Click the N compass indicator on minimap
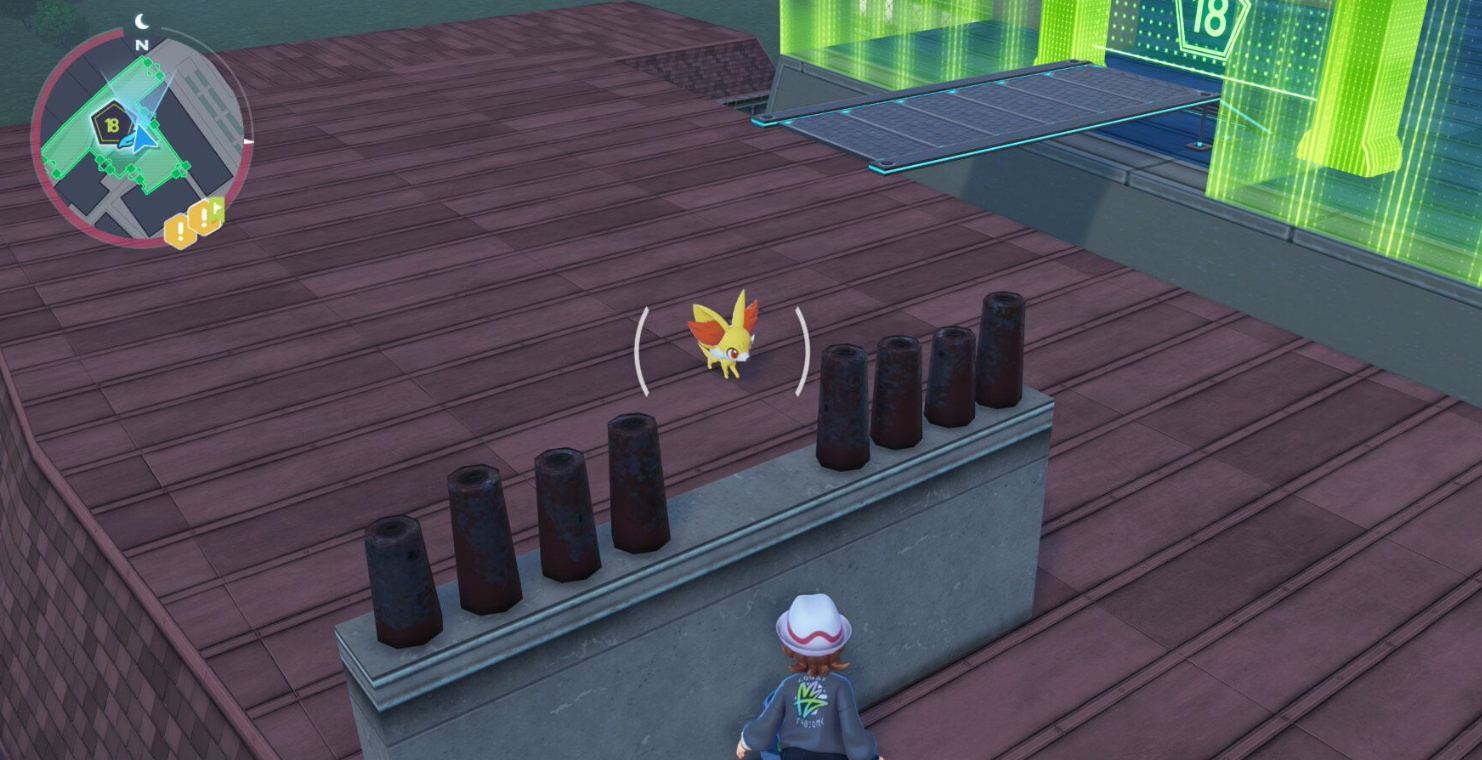 (141, 45)
